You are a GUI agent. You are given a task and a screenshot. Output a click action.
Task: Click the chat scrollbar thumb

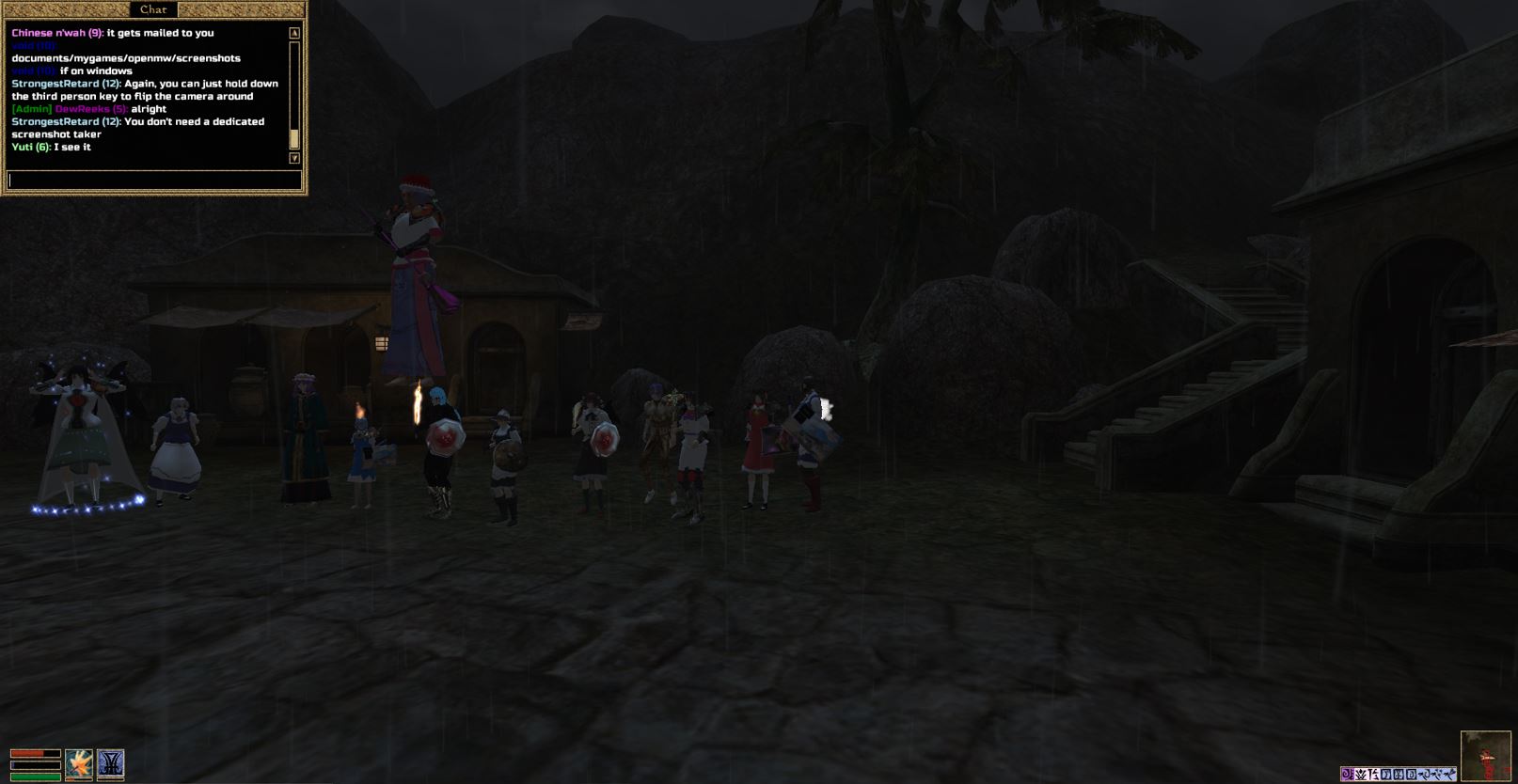[294, 139]
